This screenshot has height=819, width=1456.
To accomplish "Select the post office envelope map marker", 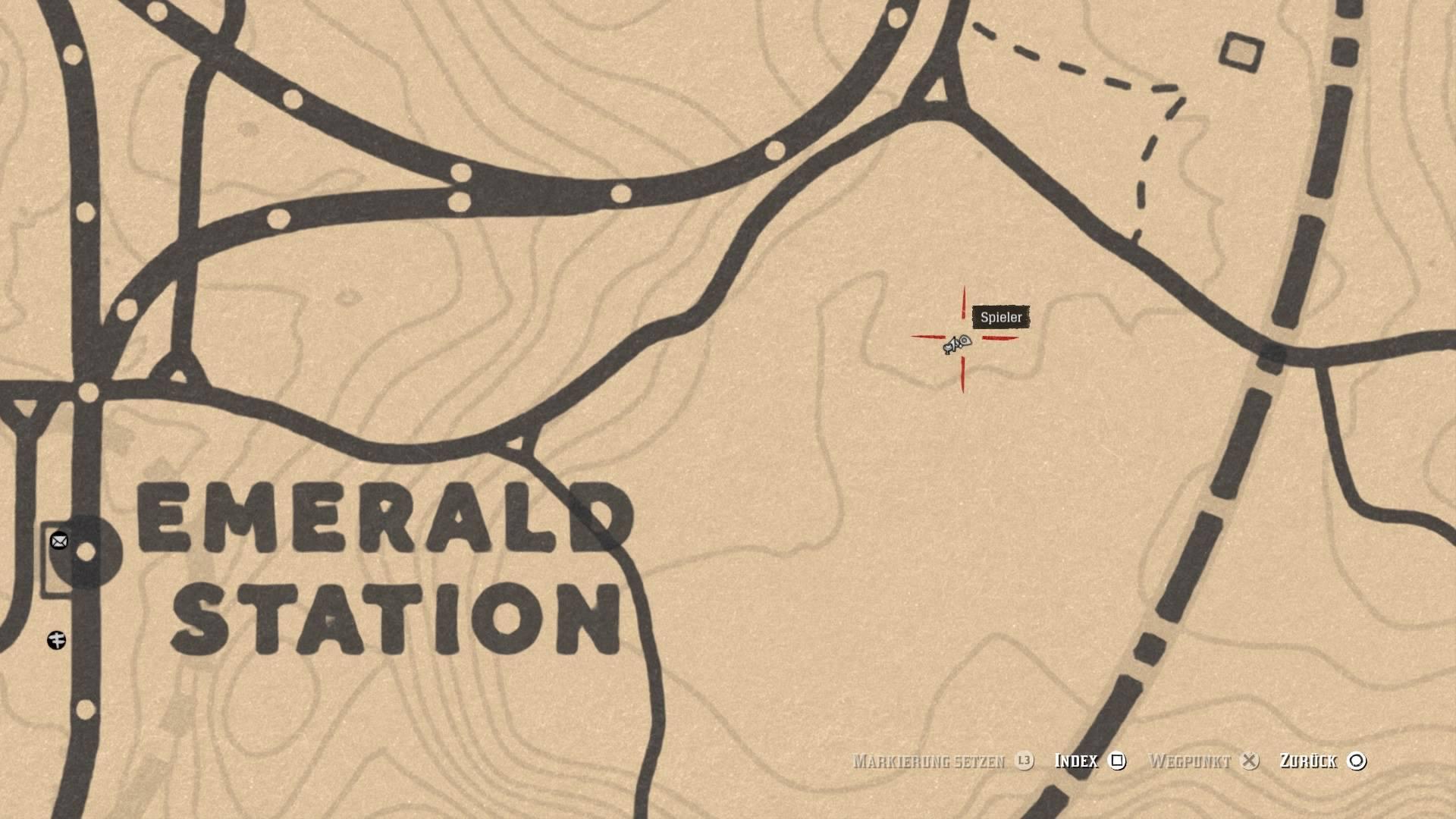I will pos(59,541).
